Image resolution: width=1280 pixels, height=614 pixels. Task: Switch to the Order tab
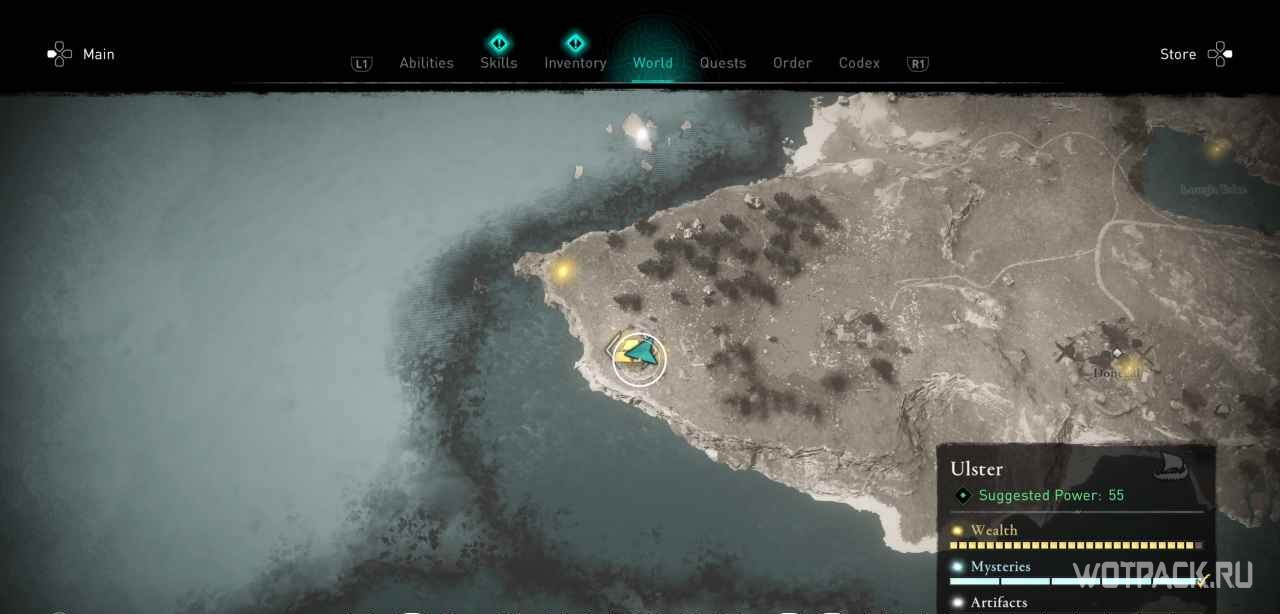tap(792, 63)
